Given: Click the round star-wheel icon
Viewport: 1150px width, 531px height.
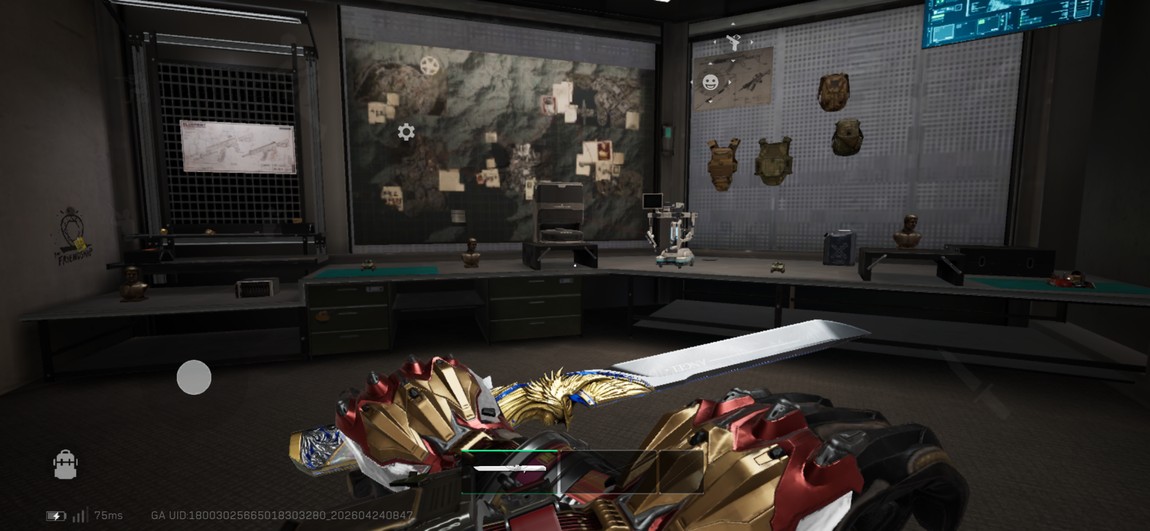Looking at the screenshot, I should pyautogui.click(x=430, y=65).
